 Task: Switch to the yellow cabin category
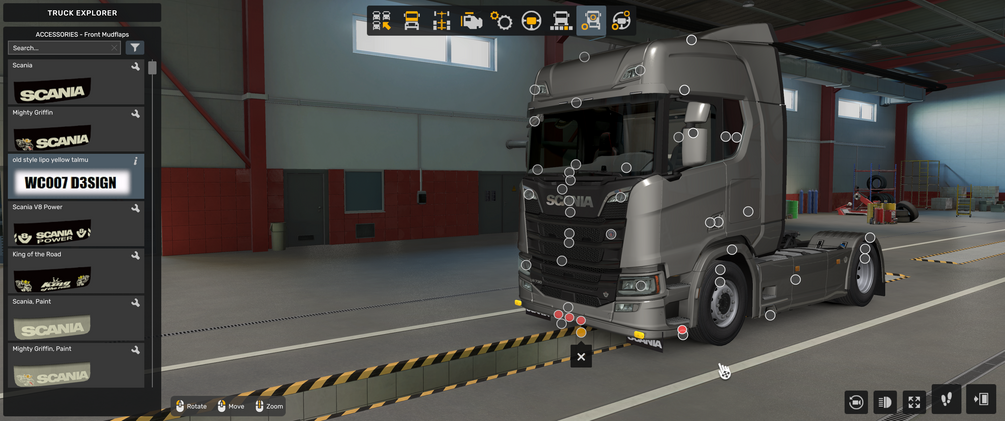(x=411, y=21)
